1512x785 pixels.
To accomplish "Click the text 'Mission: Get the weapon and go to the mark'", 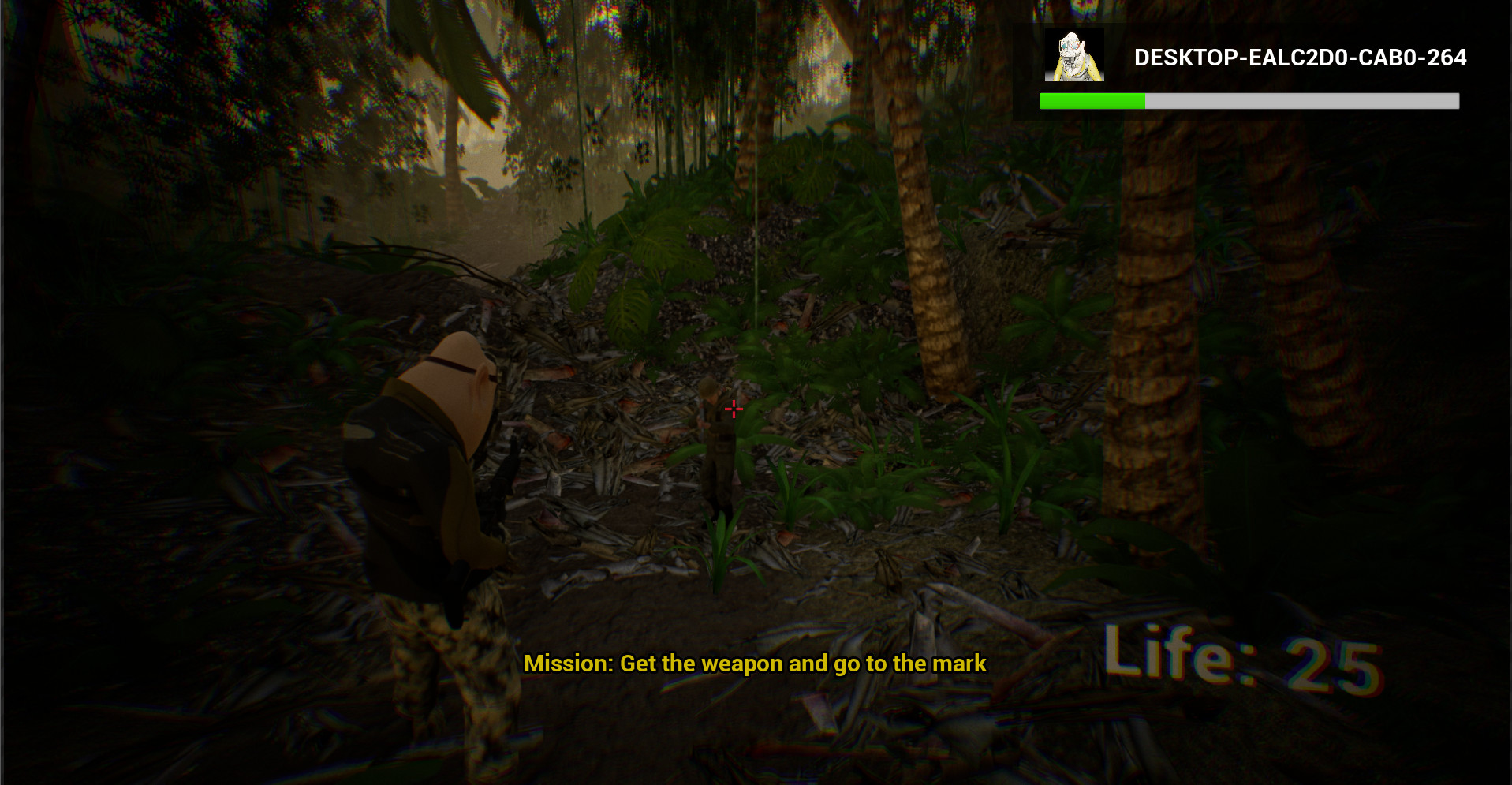I will coord(755,664).
